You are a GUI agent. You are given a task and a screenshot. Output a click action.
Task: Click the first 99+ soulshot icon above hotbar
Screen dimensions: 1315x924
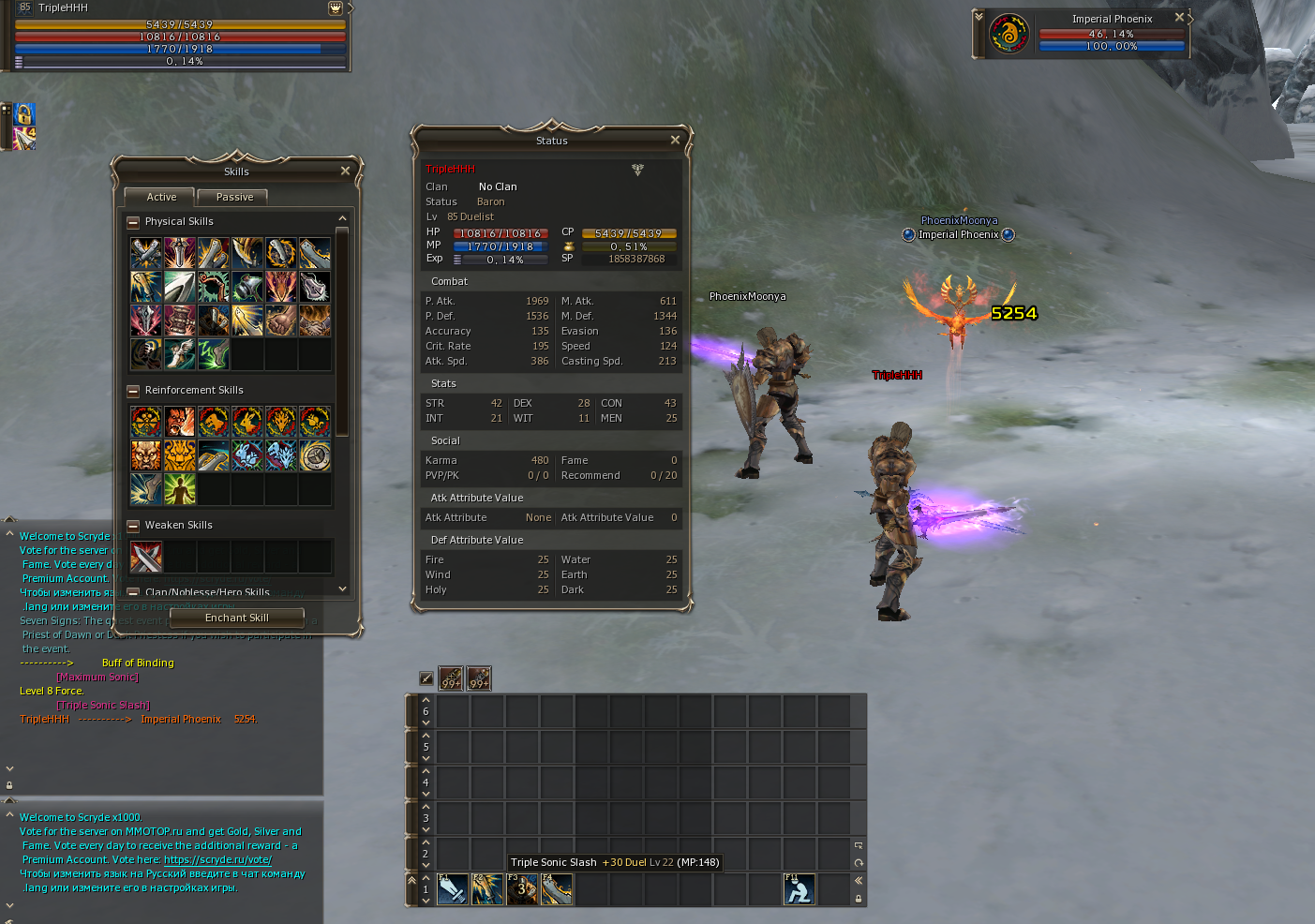451,678
